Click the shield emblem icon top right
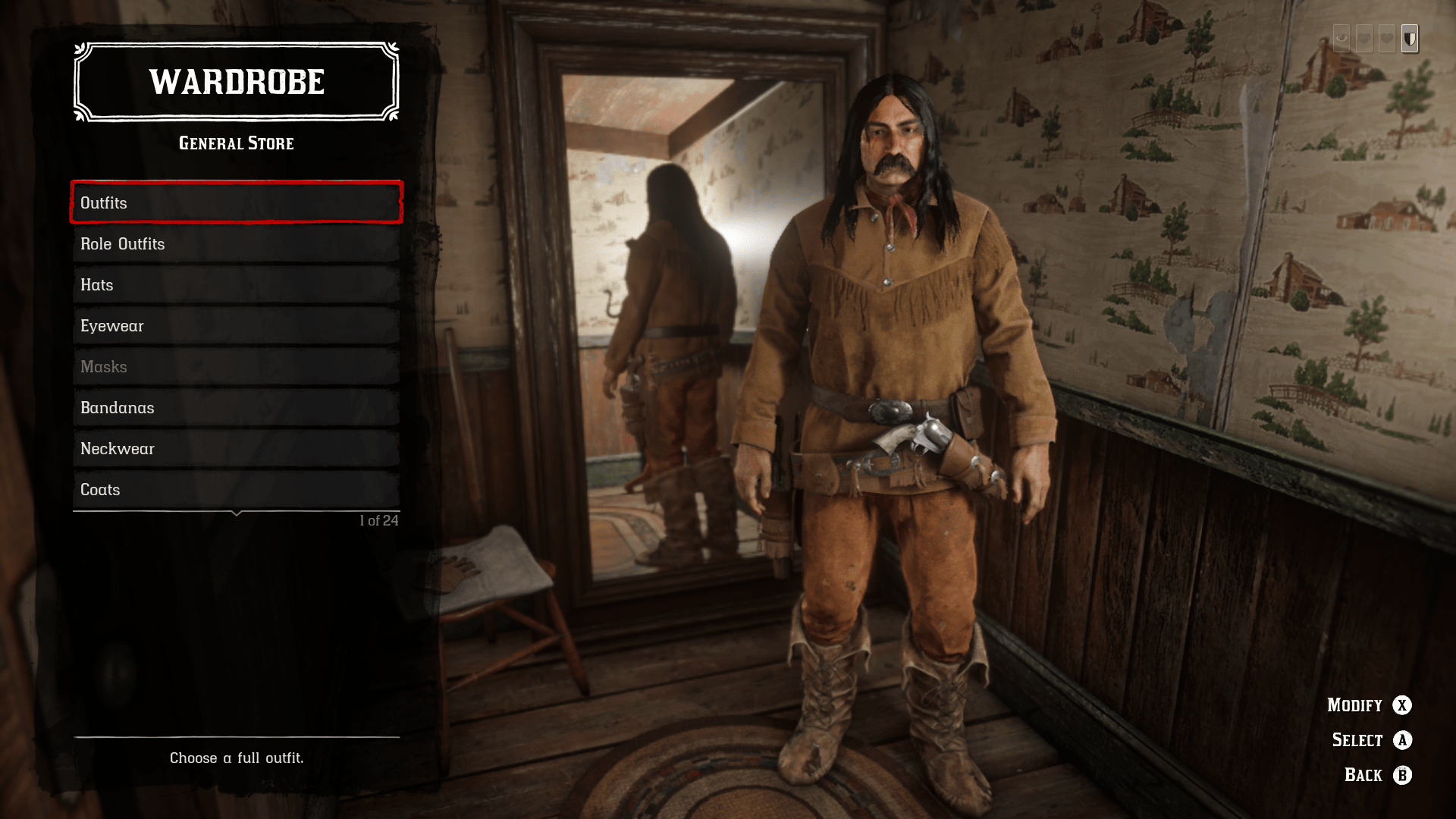Image resolution: width=1456 pixels, height=819 pixels. (x=1410, y=39)
